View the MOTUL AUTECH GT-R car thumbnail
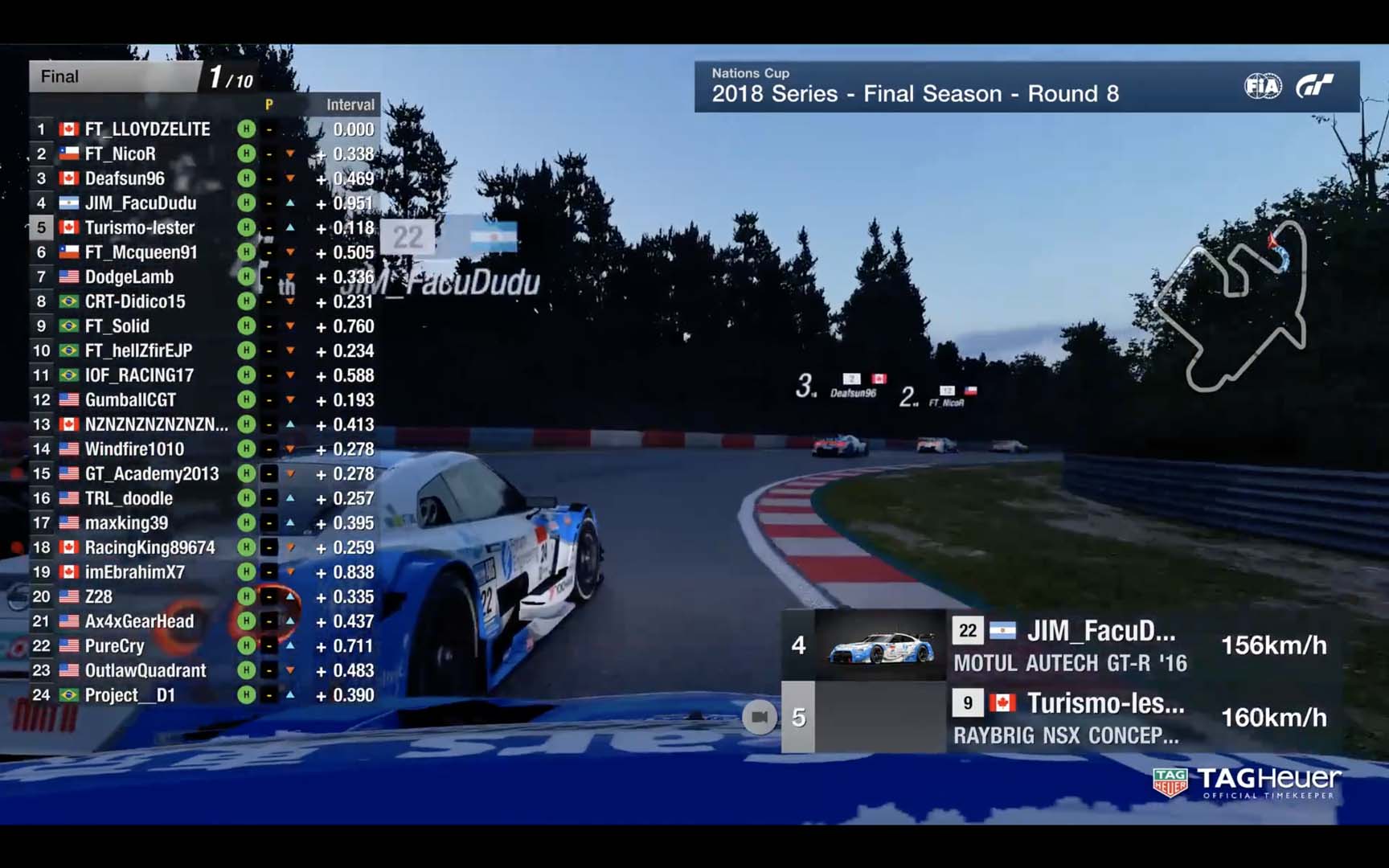The height and width of the screenshot is (868, 1389). (880, 645)
